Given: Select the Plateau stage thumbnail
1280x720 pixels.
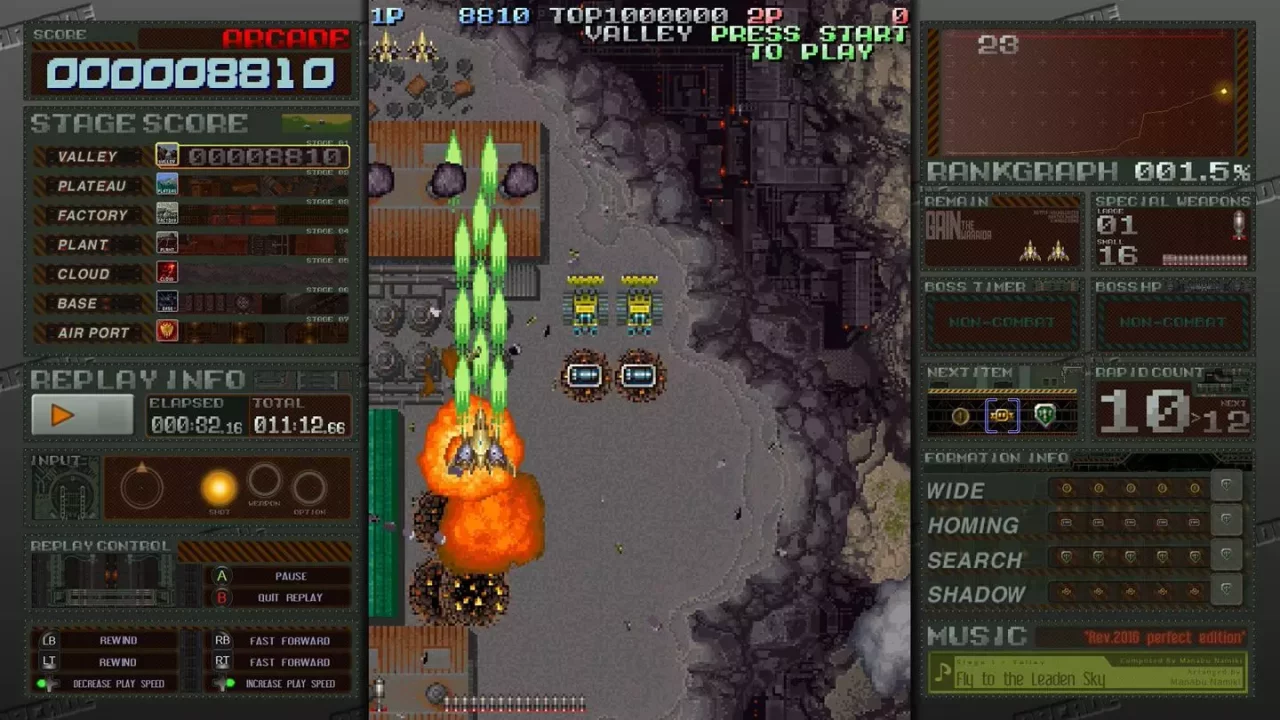Looking at the screenshot, I should coord(167,182).
